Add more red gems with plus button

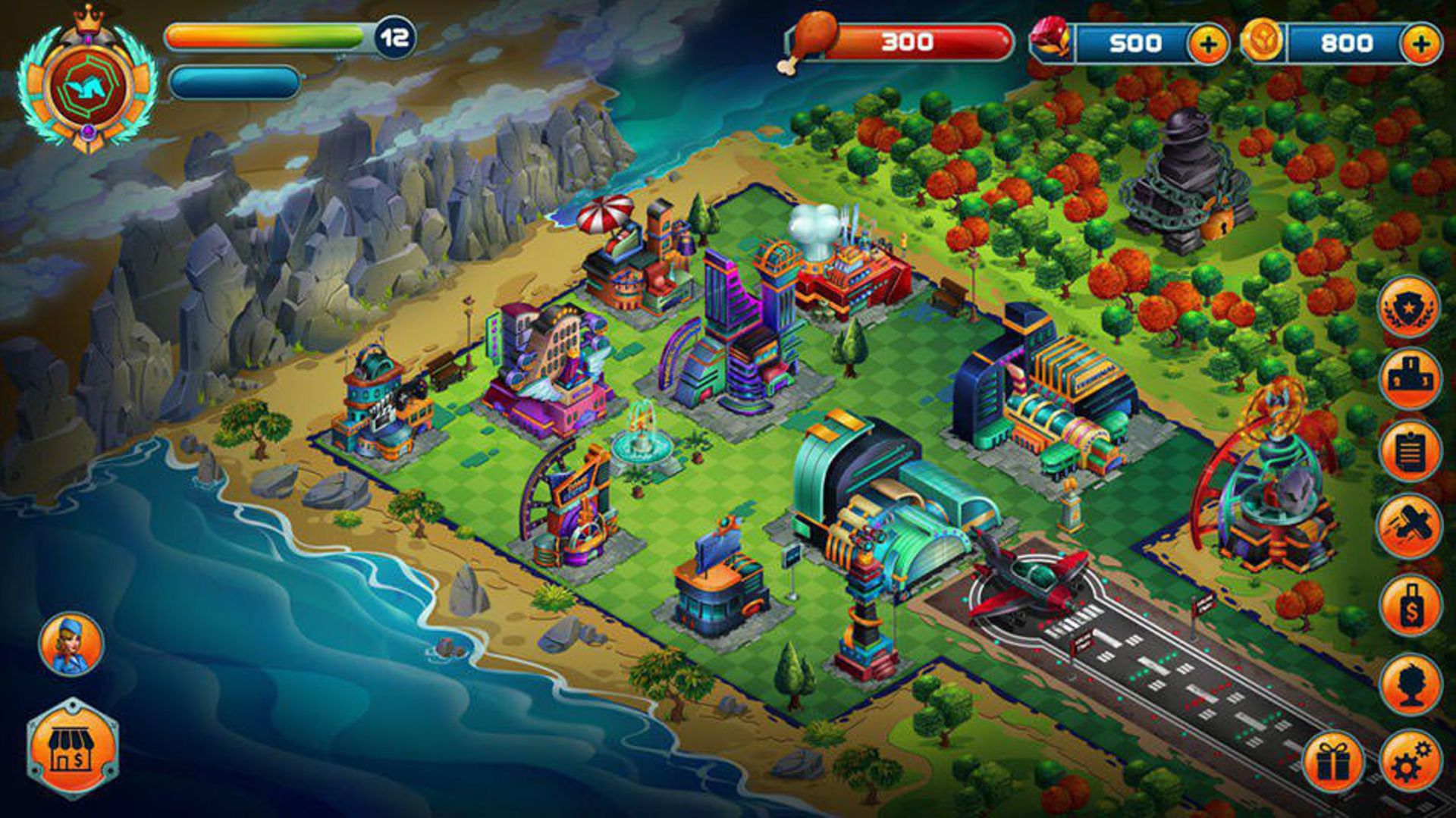(1207, 43)
